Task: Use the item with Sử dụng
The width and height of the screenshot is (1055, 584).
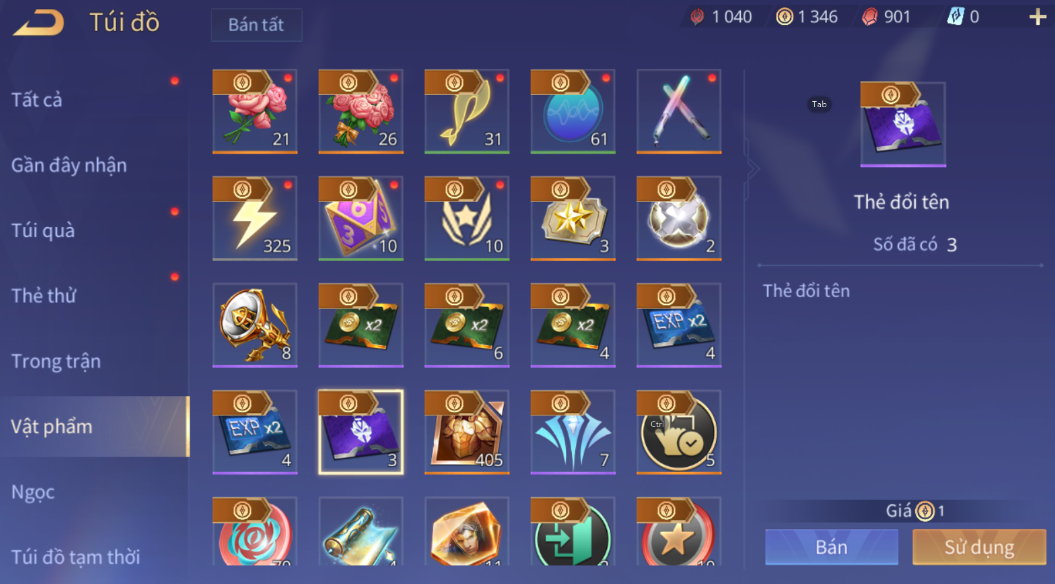Action: point(979,547)
